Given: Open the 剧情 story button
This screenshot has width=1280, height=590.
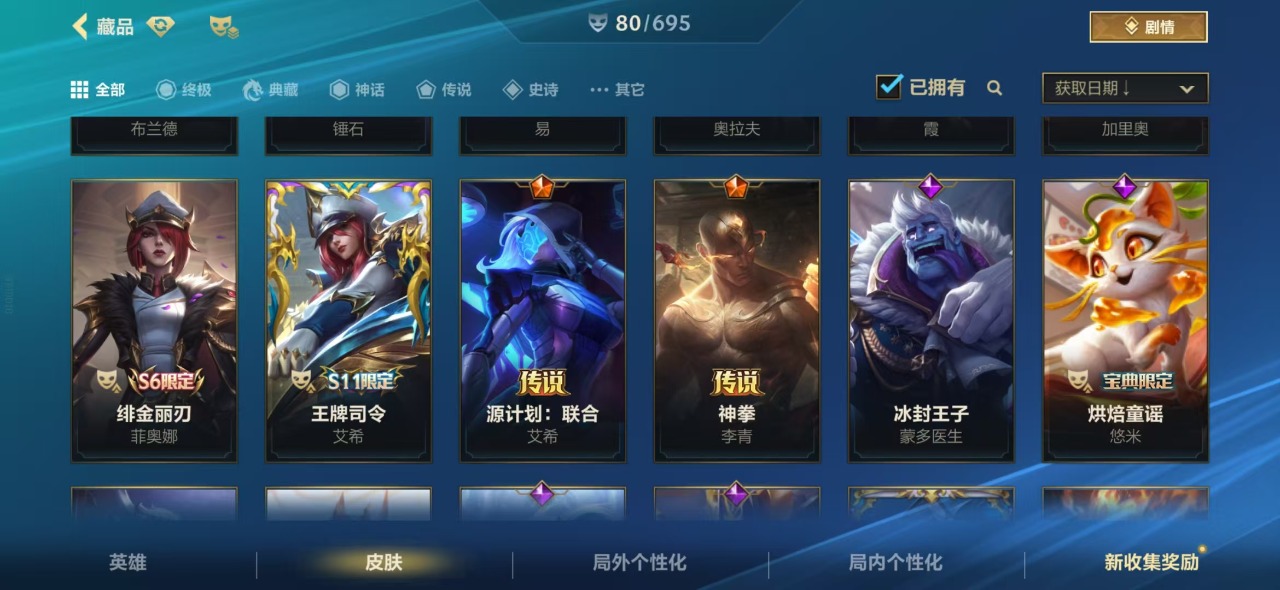Looking at the screenshot, I should [x=1148, y=27].
